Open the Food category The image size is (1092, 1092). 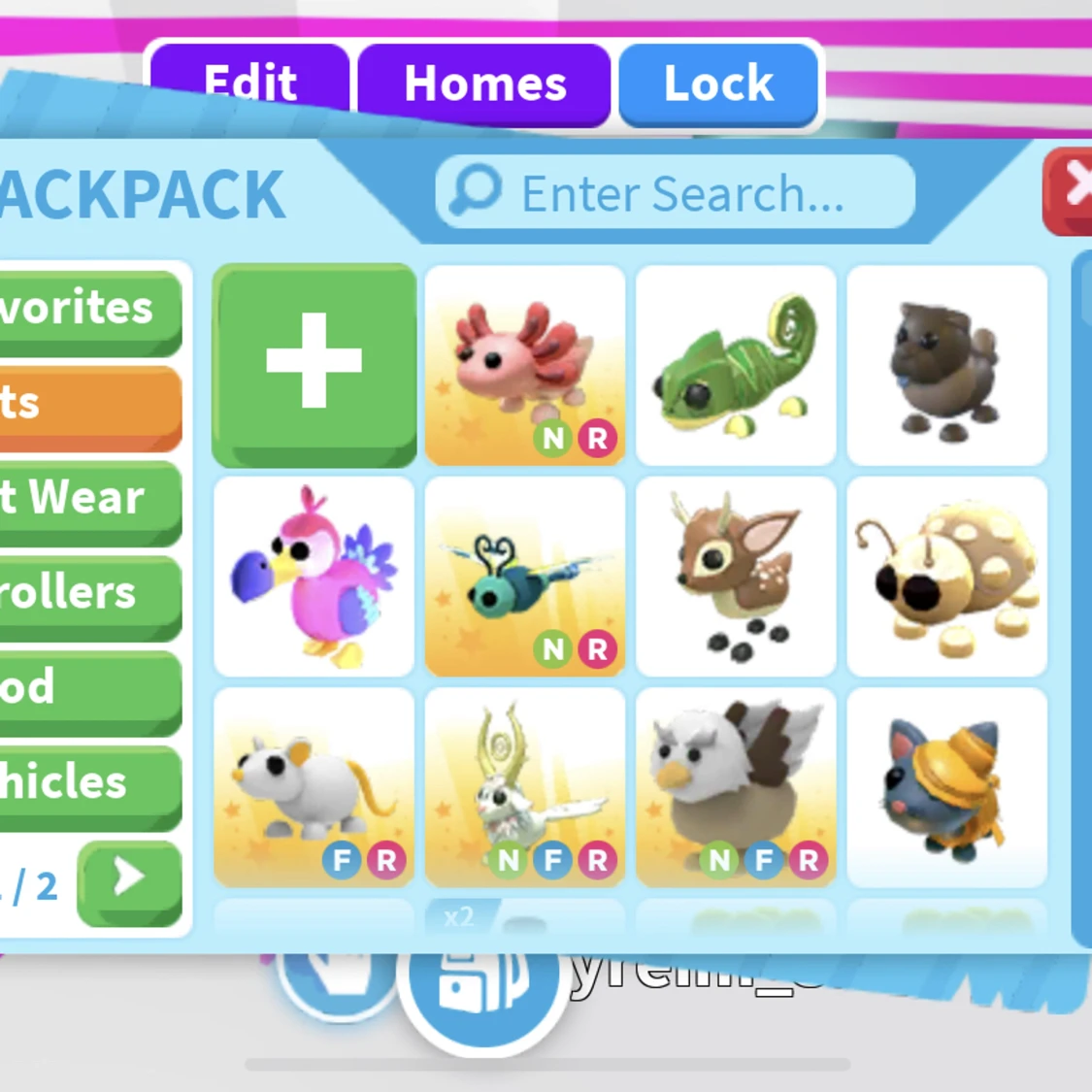tap(89, 687)
